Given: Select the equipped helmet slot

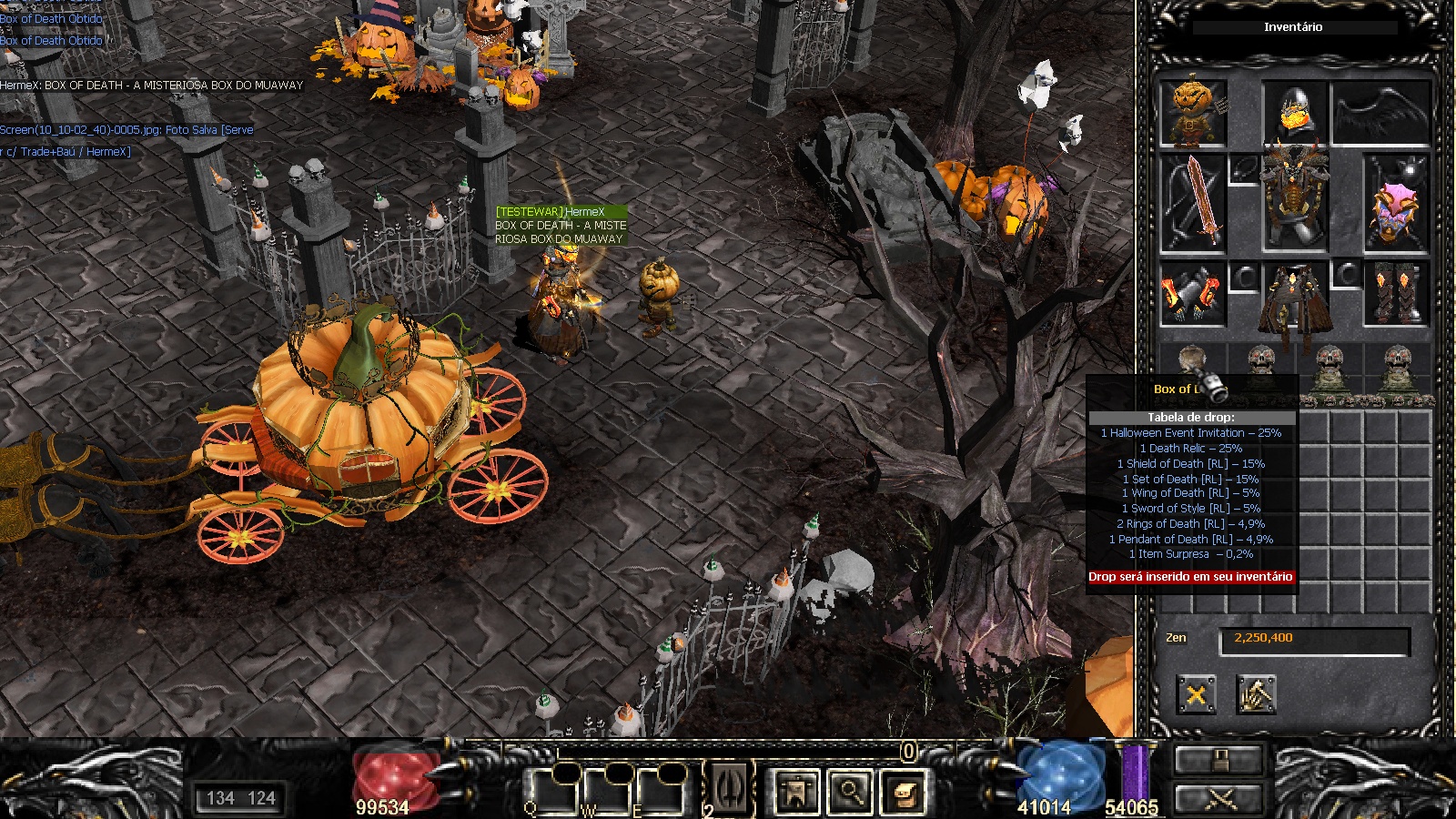Looking at the screenshot, I should 1293,113.
